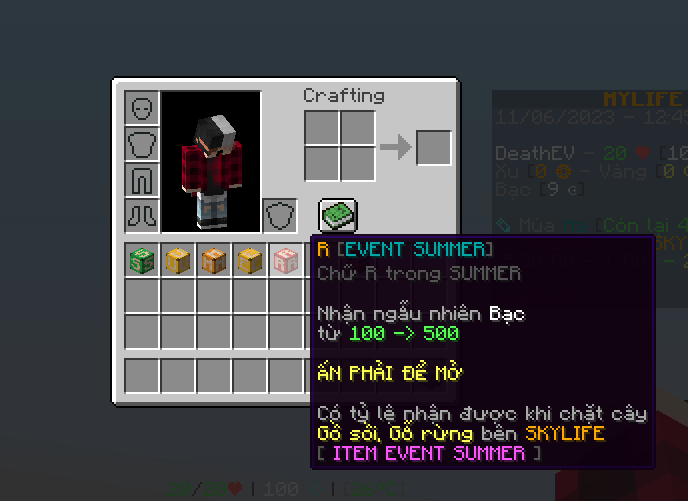This screenshot has width=688, height=501.
Task: Click the off-hand shield slot
Action: 280,215
